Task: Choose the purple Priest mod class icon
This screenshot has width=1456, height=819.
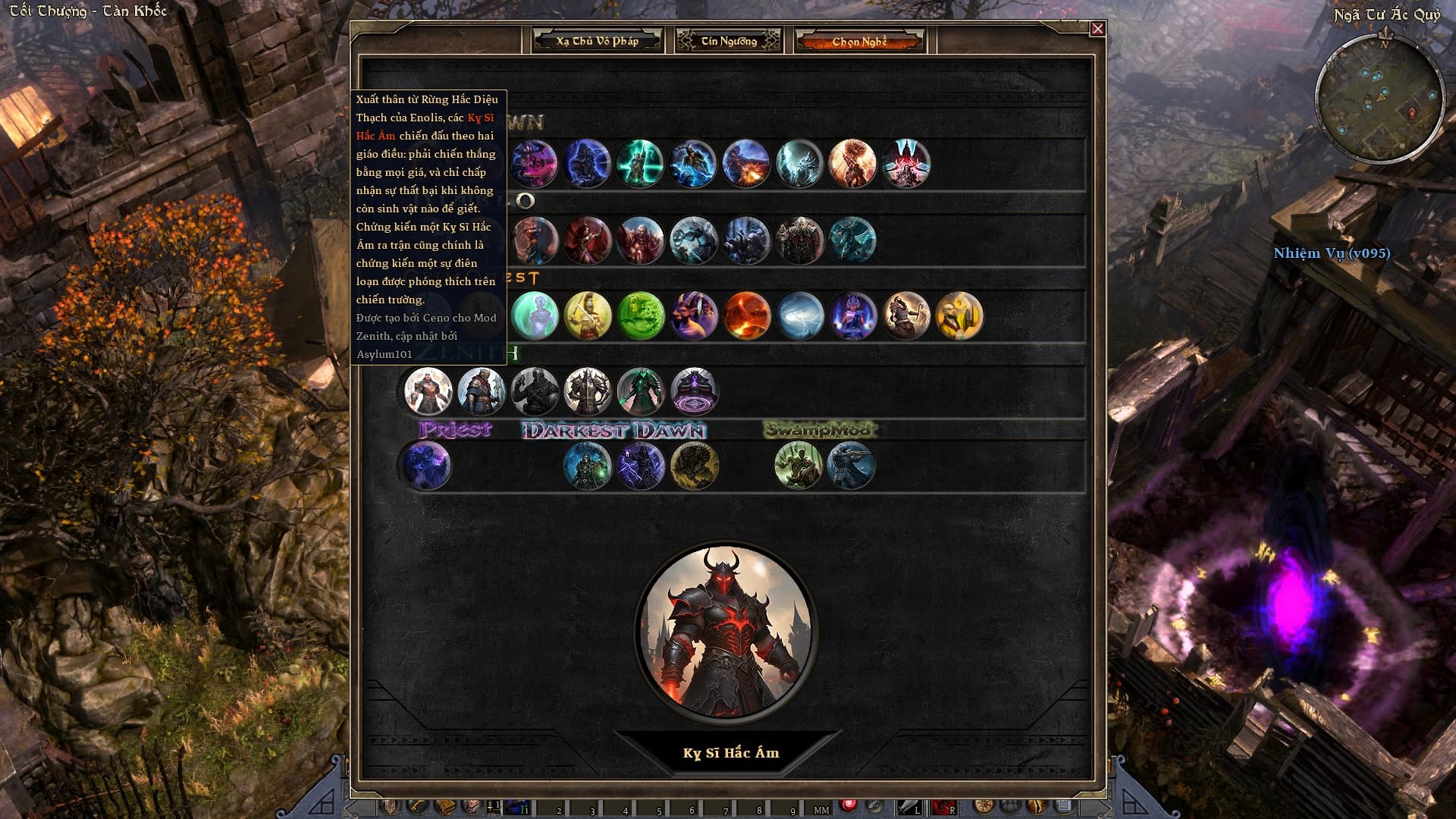Action: 428,466
